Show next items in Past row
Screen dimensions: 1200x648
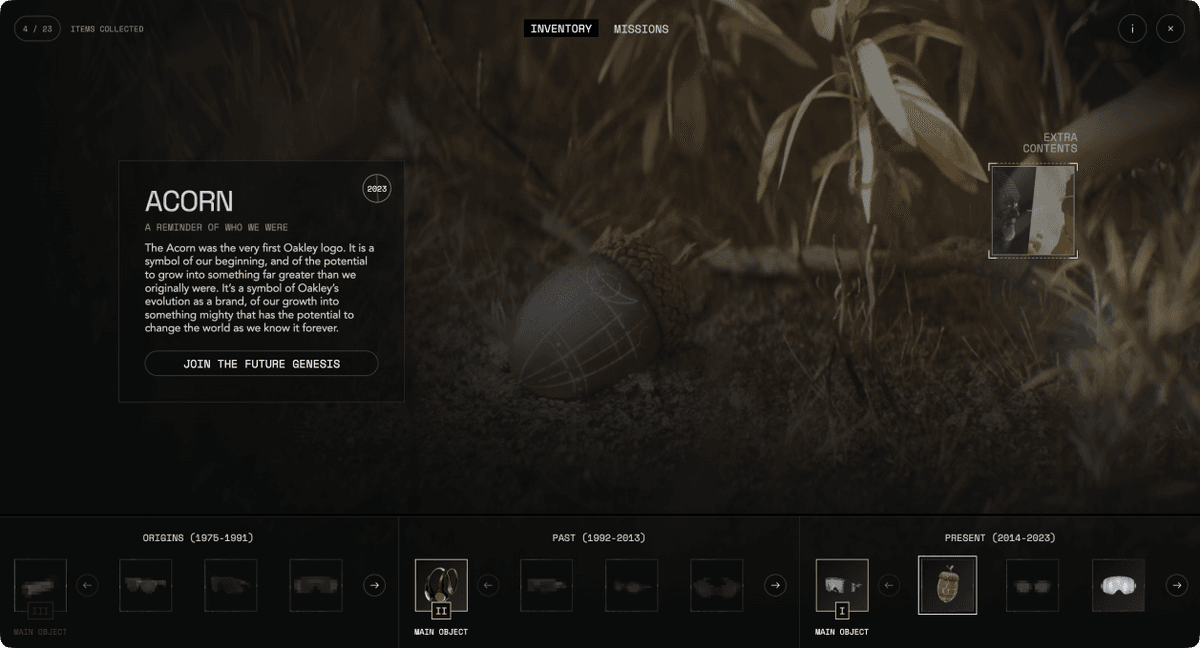pyautogui.click(x=775, y=585)
